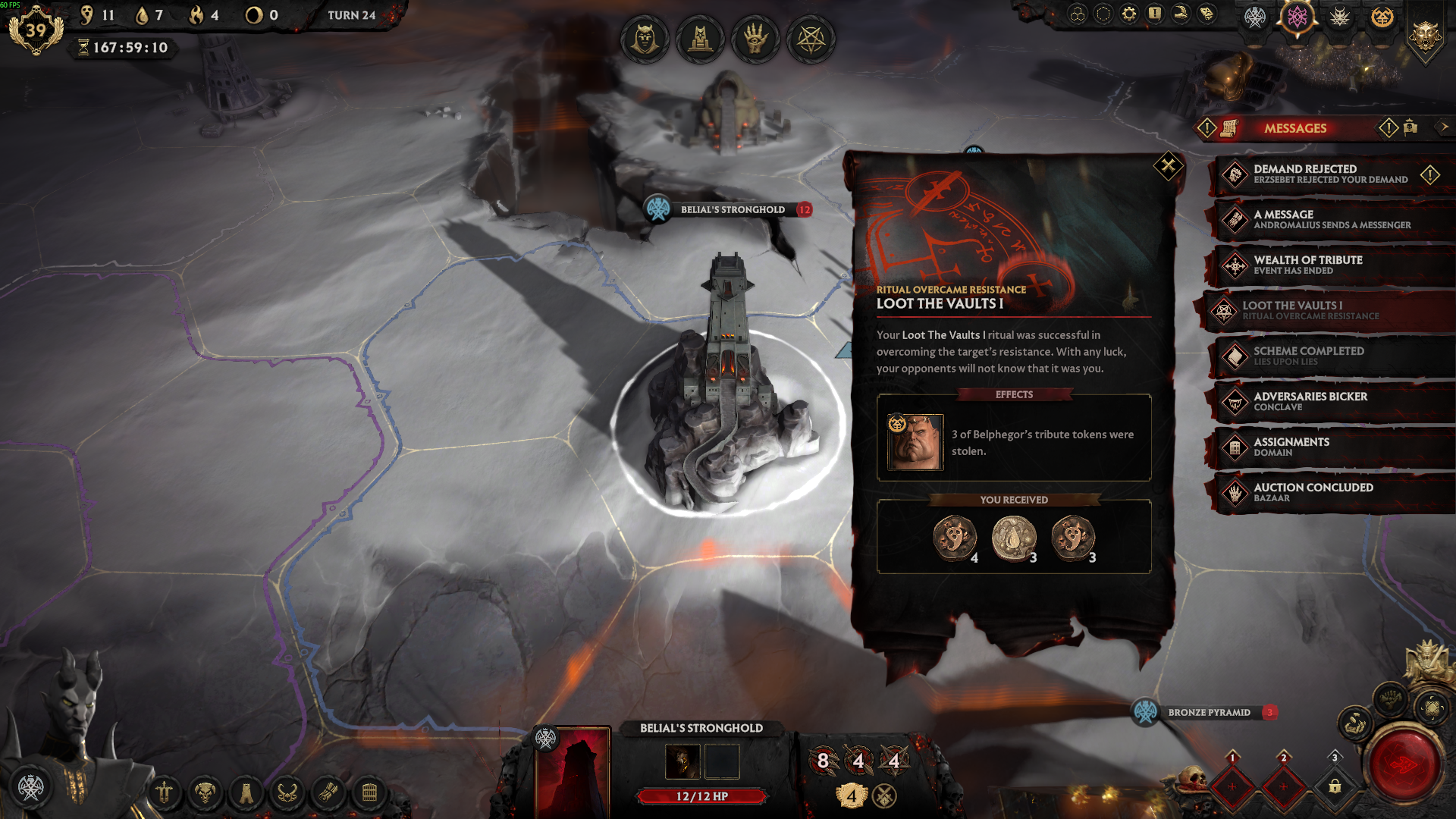Select order slot number 1

[x=1232, y=786]
